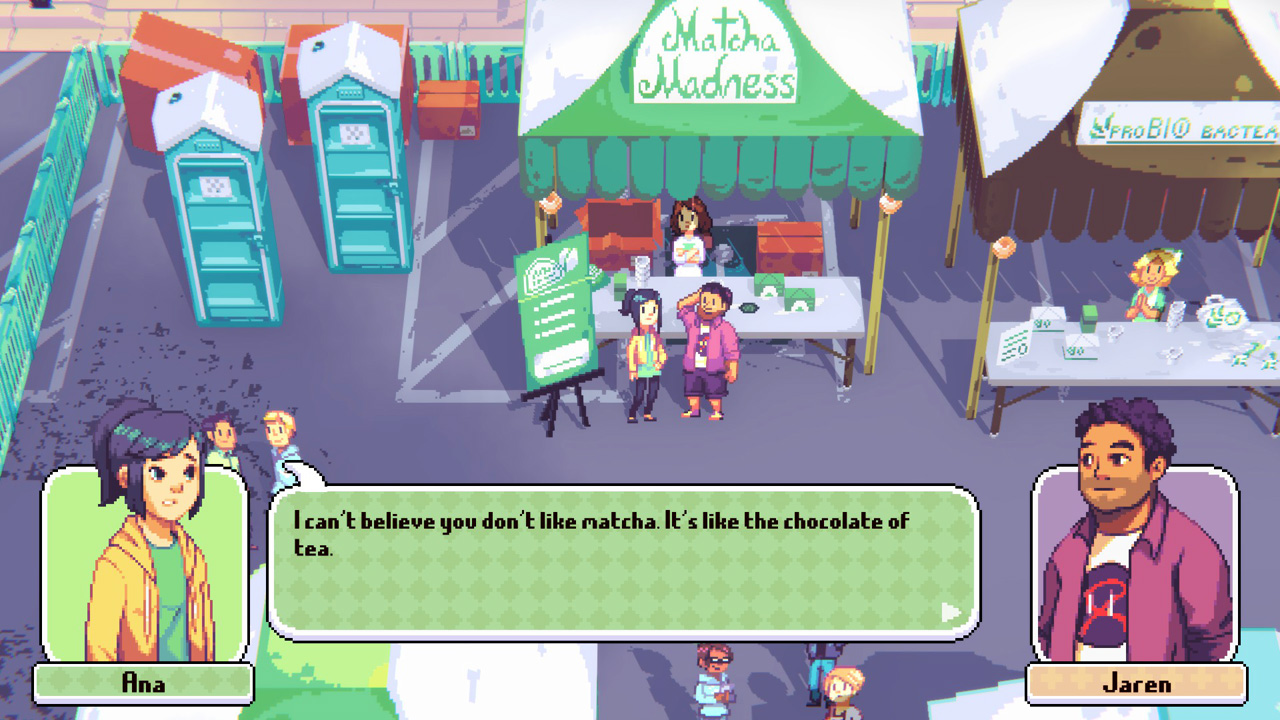Image resolution: width=1280 pixels, height=720 pixels.
Task: Click the green price list sheet on the right table
Action: pyautogui.click(x=1014, y=345)
